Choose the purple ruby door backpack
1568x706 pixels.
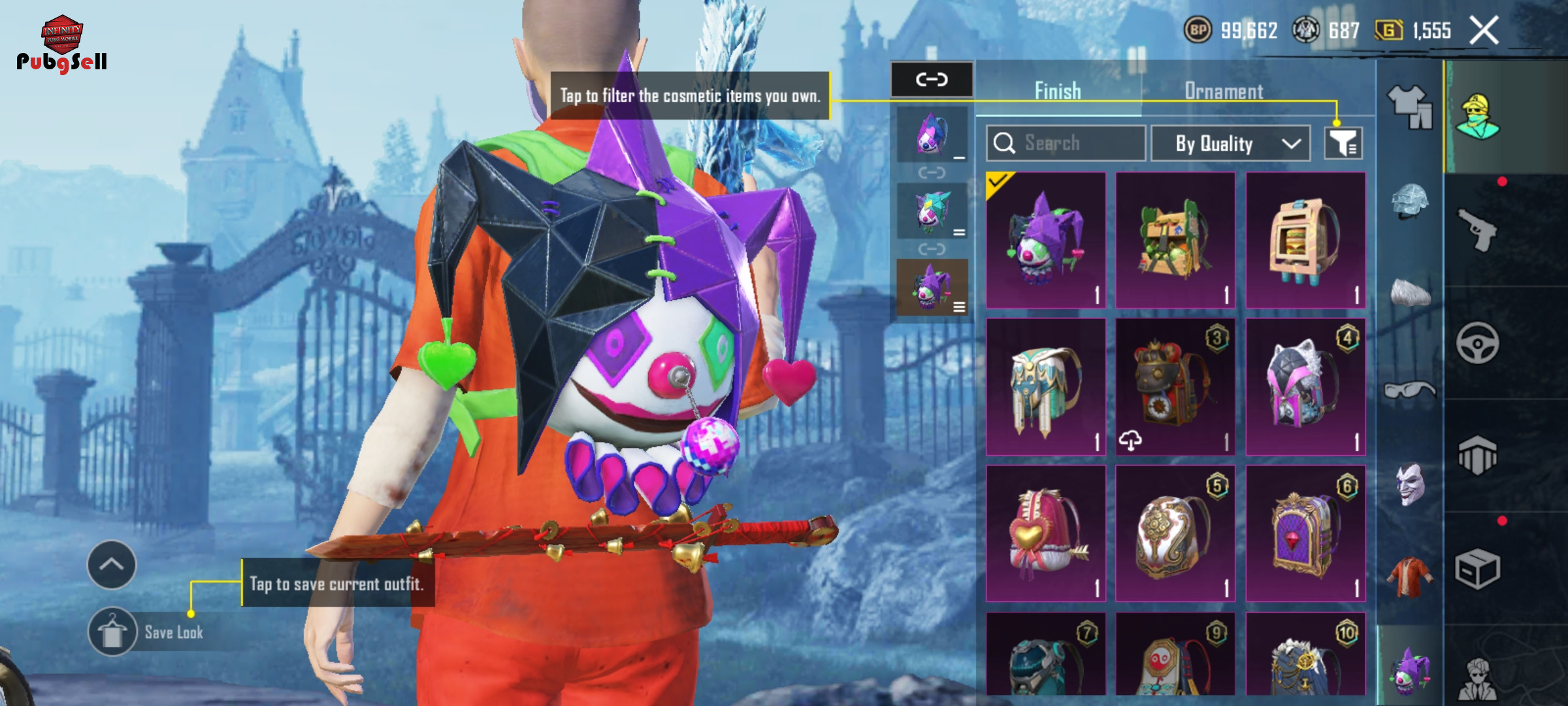(x=1305, y=533)
